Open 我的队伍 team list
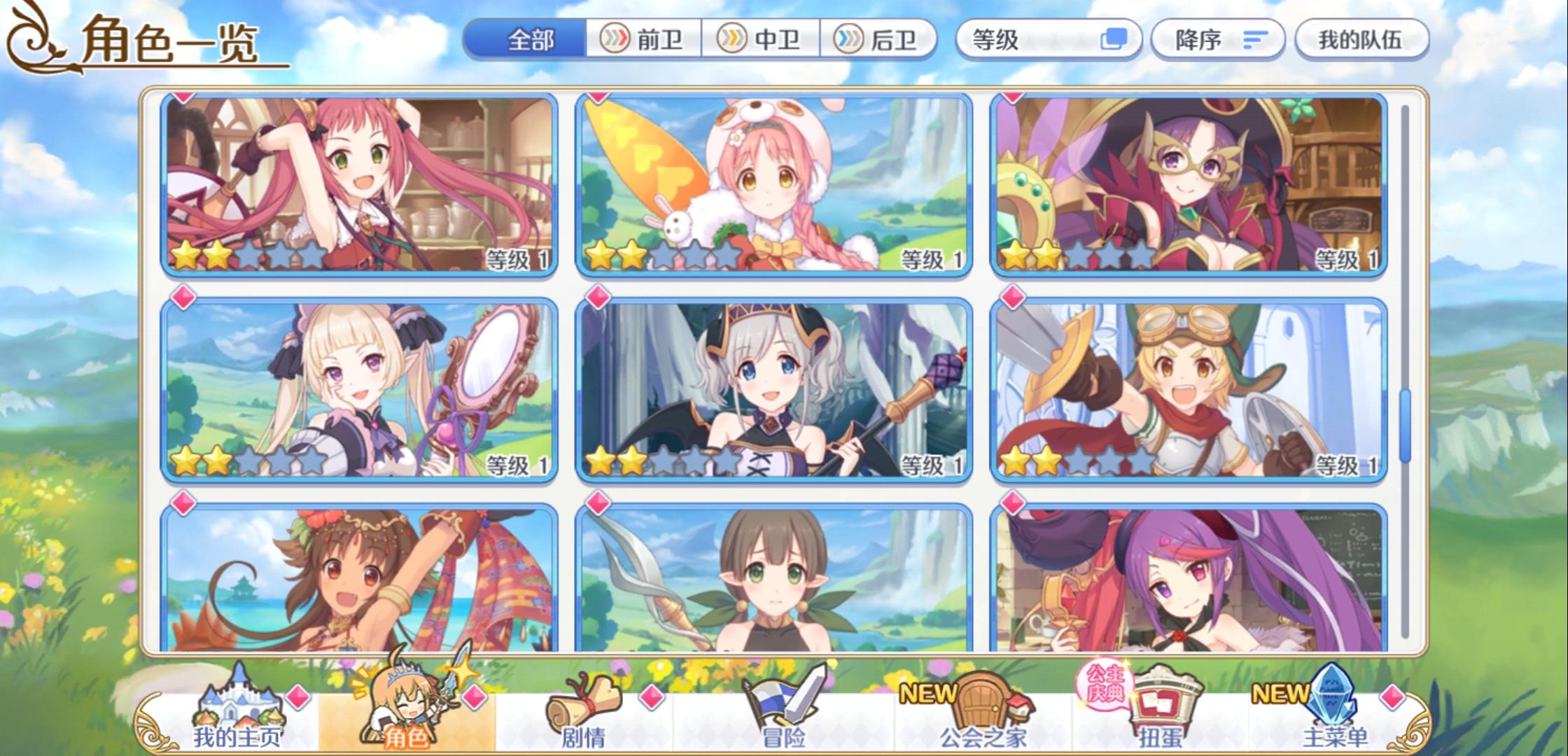This screenshot has height=756, width=1568. click(1359, 40)
